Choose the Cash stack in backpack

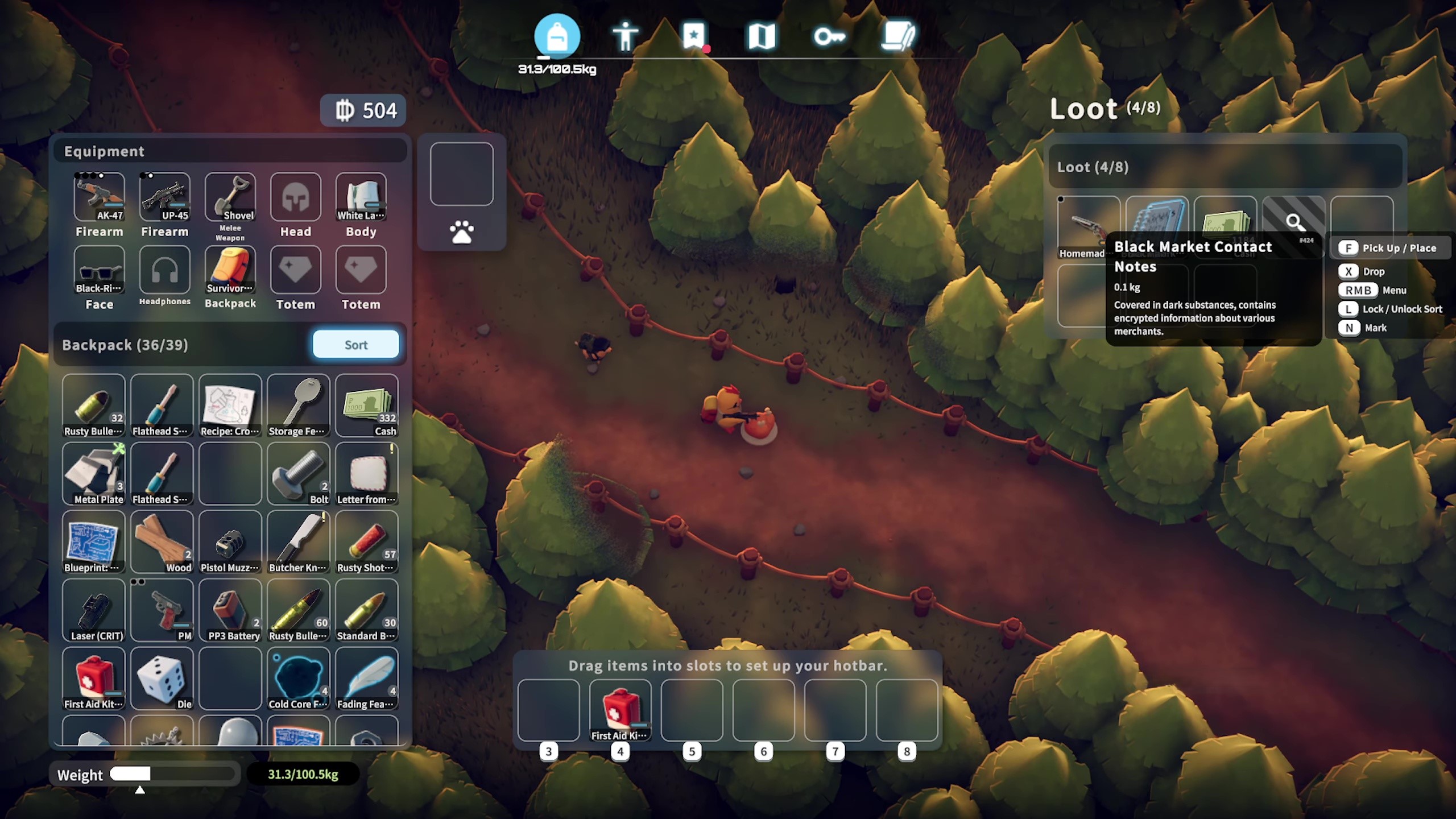pyautogui.click(x=367, y=405)
